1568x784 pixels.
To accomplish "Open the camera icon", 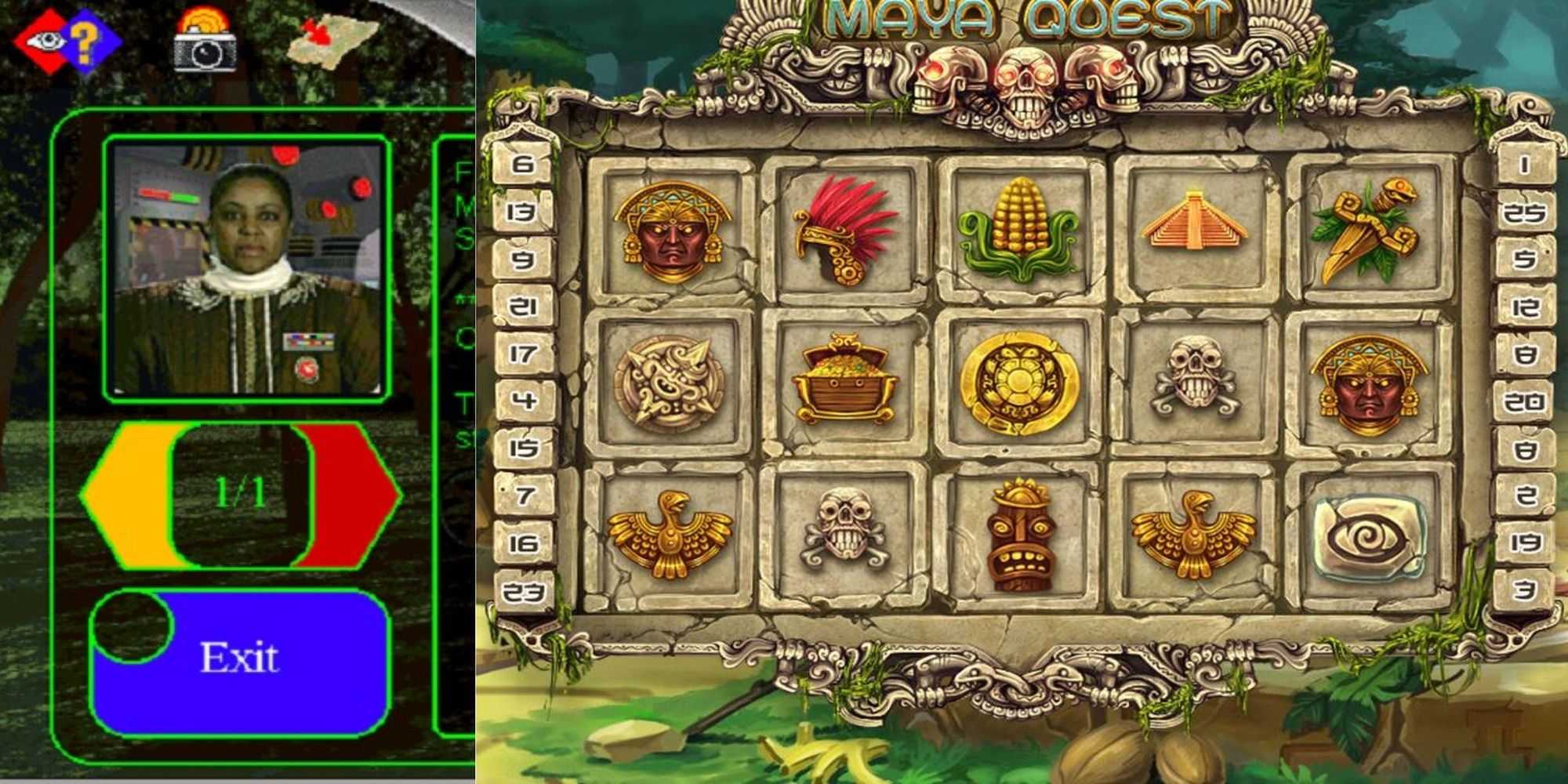I will pos(205,43).
